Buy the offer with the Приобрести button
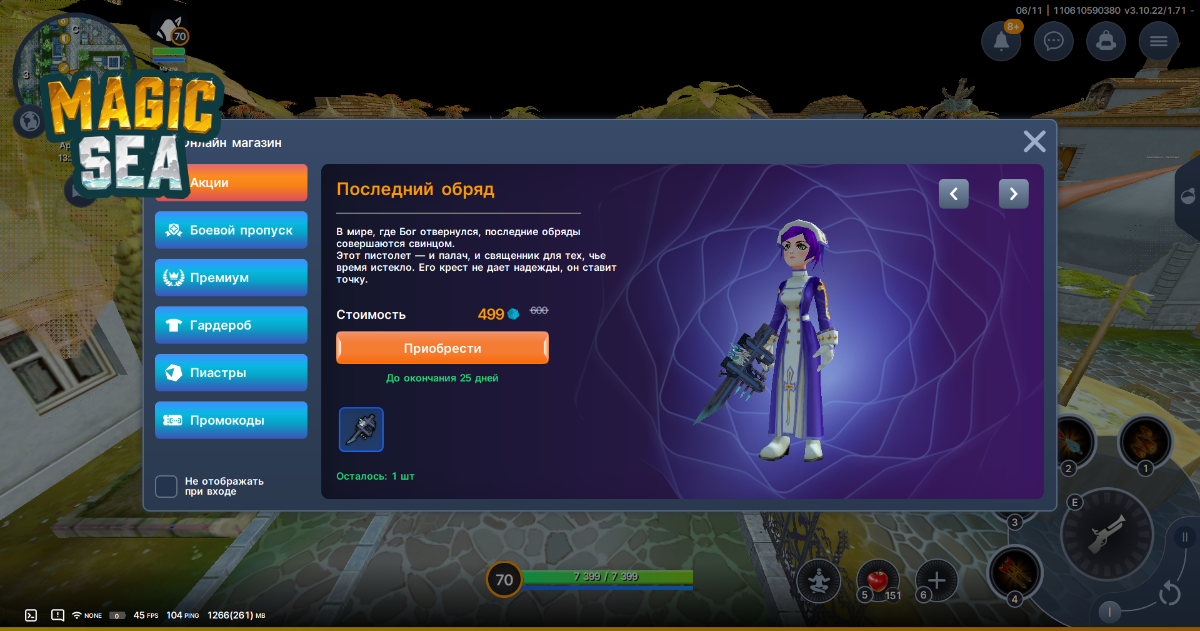1200x631 pixels. (x=442, y=348)
